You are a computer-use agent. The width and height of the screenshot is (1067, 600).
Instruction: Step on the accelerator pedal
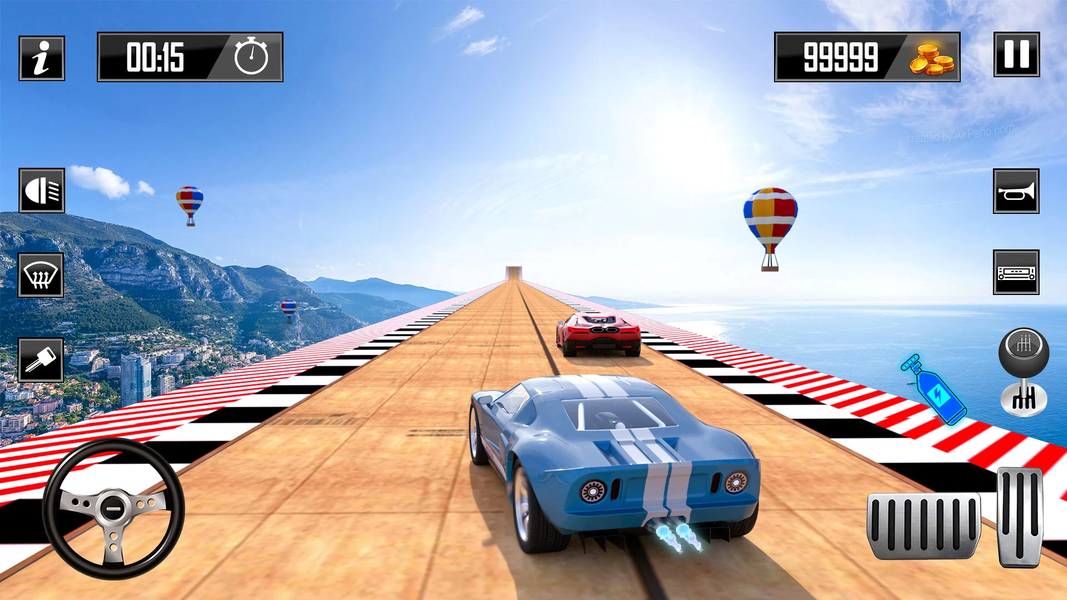point(1019,517)
